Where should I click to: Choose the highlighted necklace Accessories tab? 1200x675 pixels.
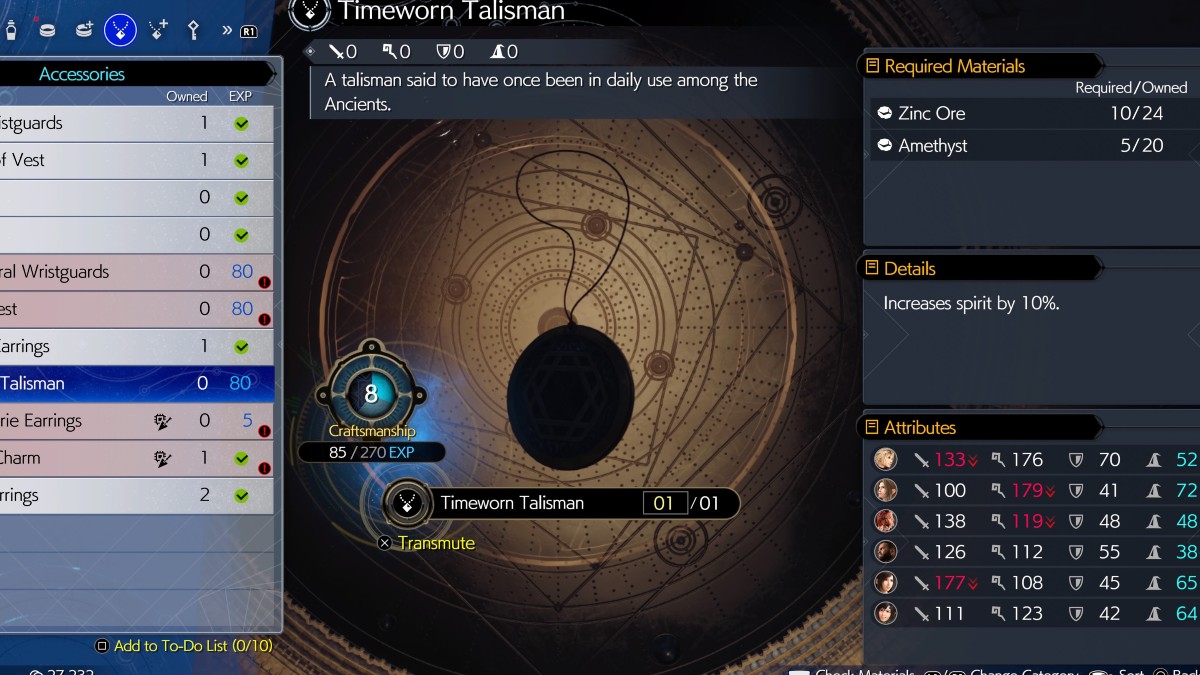pos(120,30)
